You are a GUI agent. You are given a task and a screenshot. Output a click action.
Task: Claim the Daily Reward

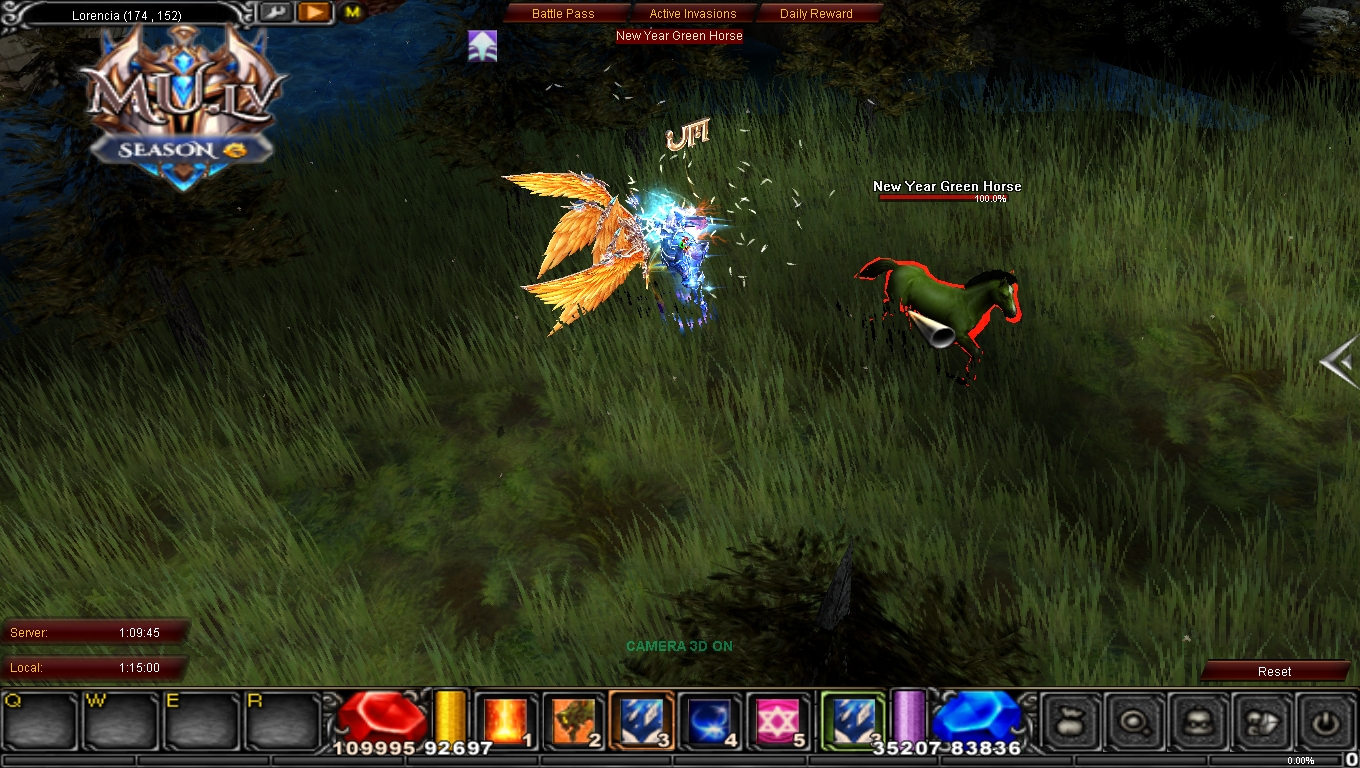(816, 13)
